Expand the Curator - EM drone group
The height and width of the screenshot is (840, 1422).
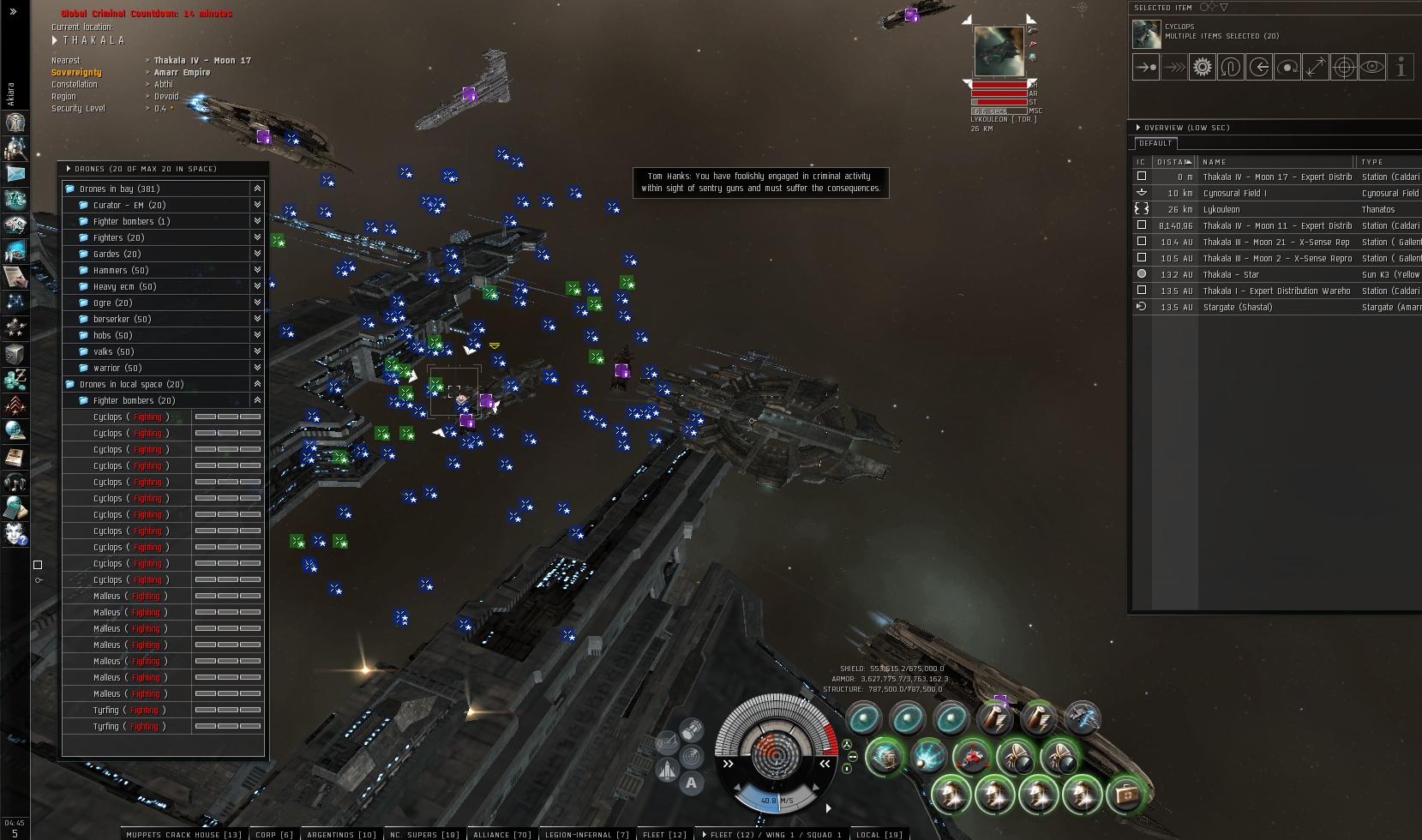coord(257,205)
